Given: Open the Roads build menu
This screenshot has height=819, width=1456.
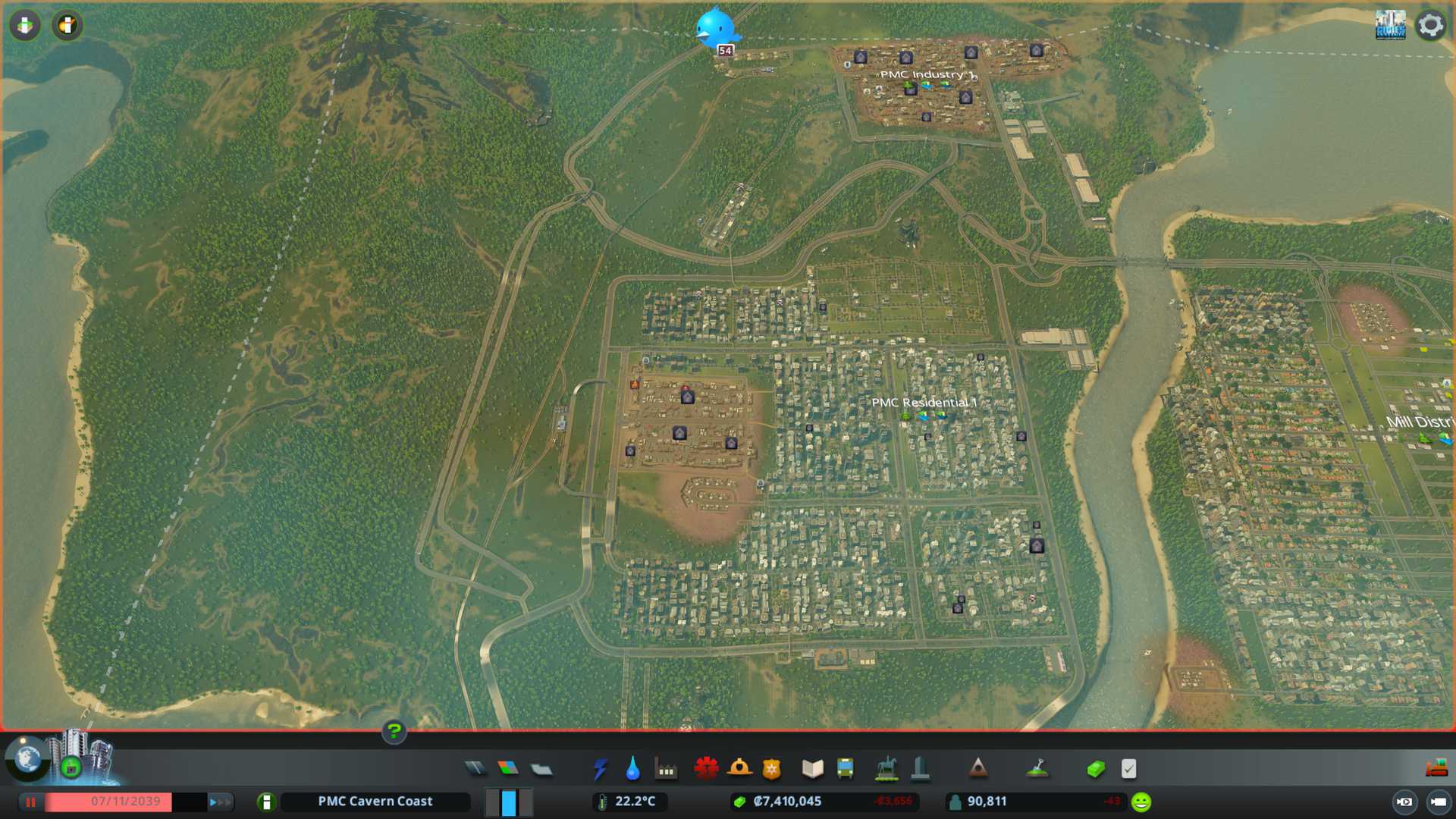Looking at the screenshot, I should click(475, 769).
